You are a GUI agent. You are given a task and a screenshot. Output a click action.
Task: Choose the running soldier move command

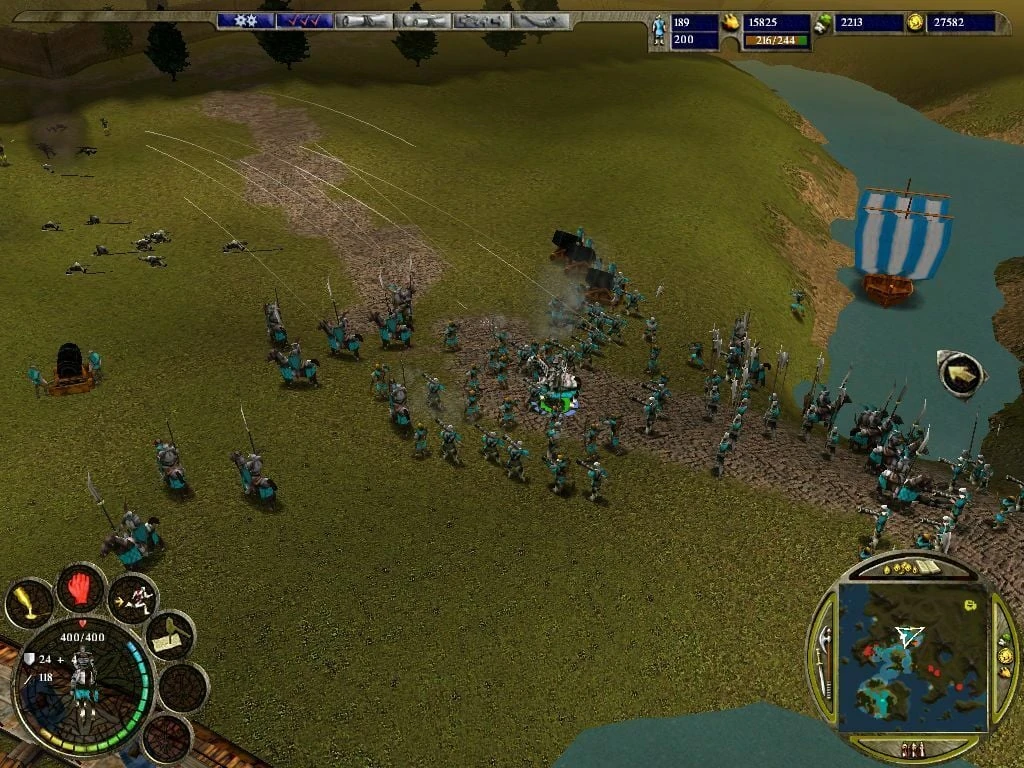[132, 598]
